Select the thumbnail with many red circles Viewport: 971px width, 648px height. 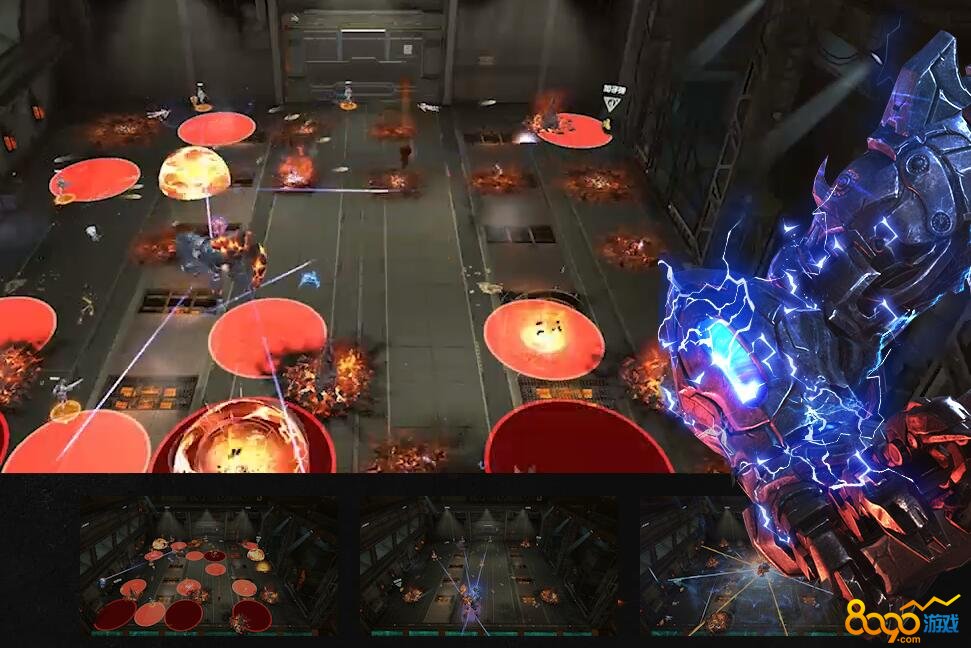pyautogui.click(x=208, y=566)
